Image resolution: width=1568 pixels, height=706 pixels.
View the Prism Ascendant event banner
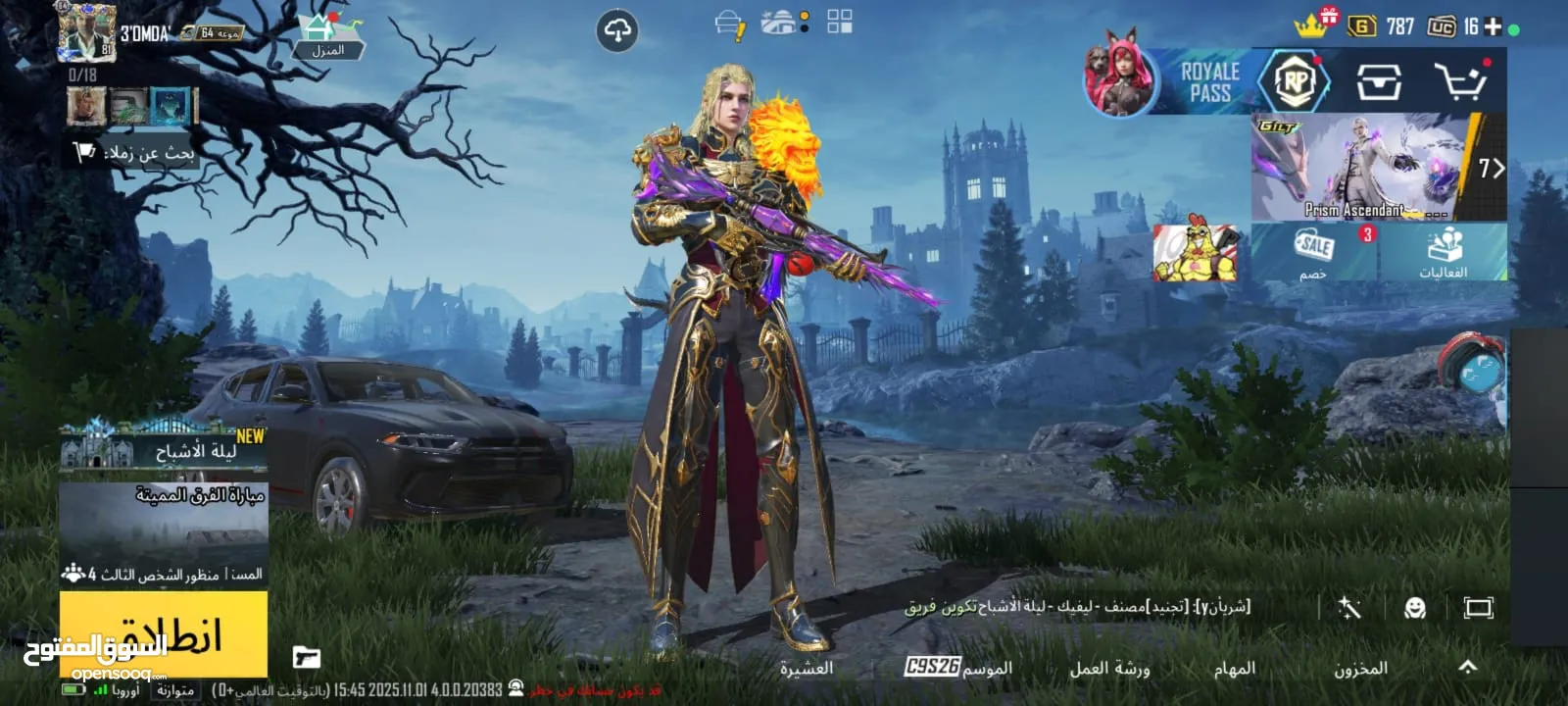click(x=1362, y=167)
